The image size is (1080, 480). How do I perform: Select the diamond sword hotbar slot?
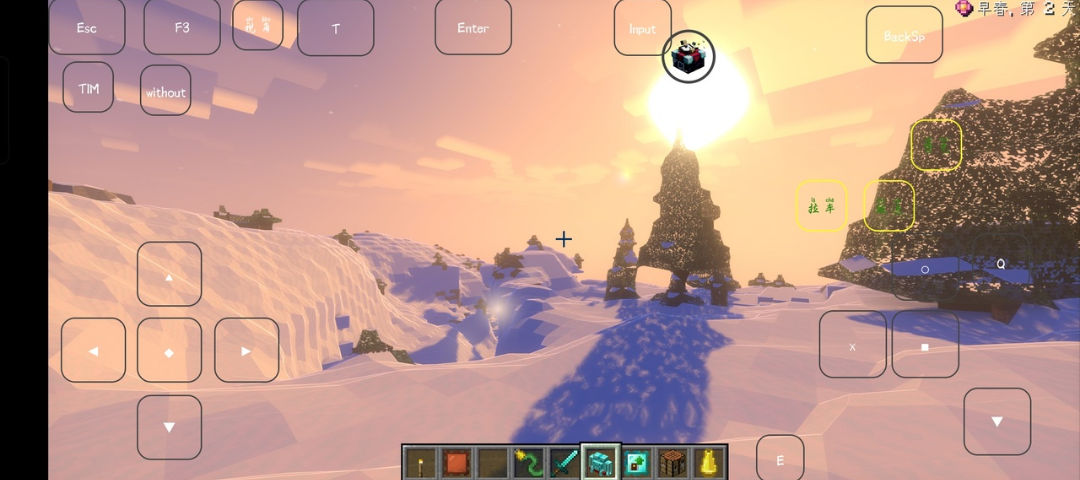click(x=564, y=462)
